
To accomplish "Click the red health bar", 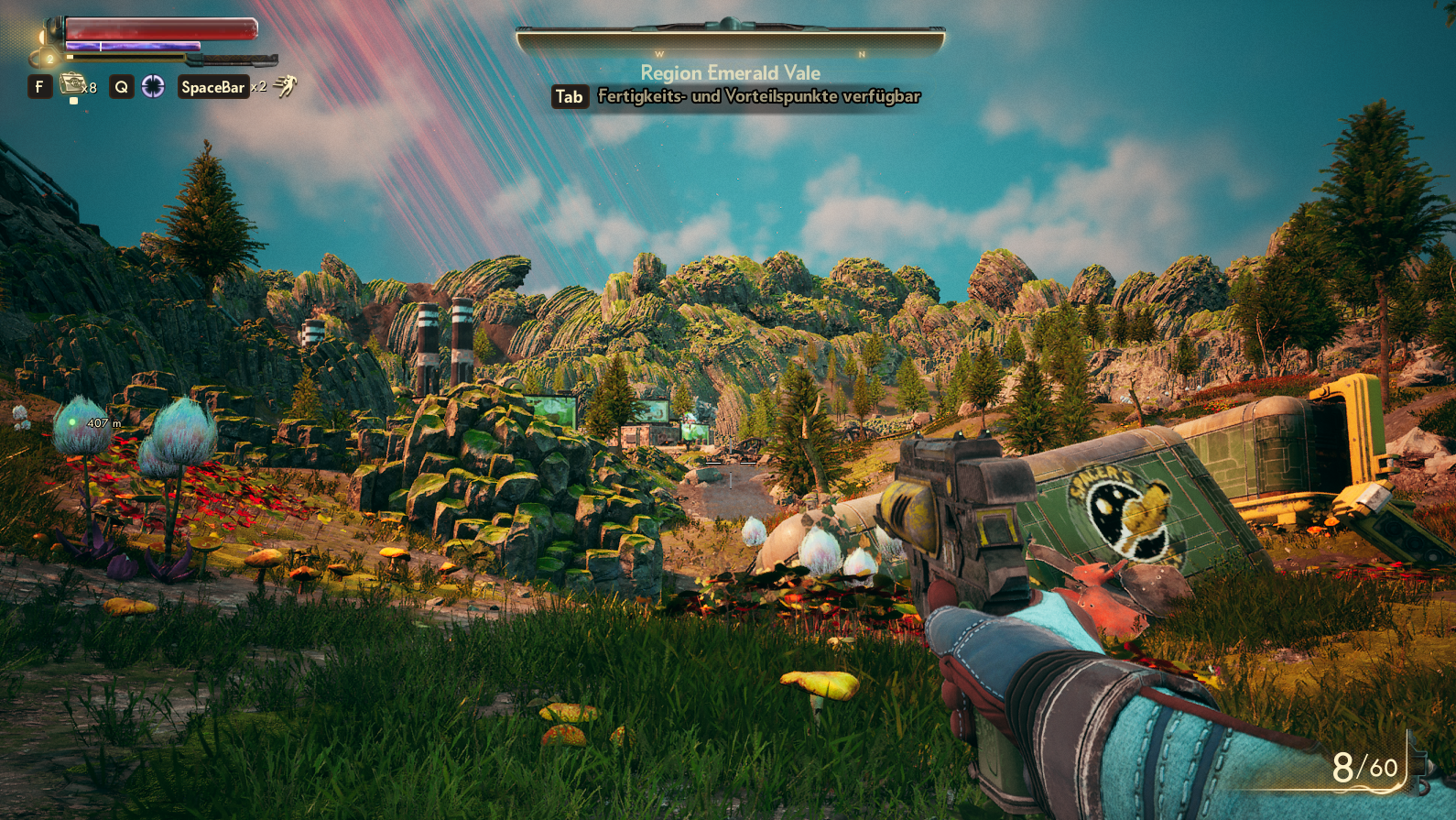I will [160, 28].
